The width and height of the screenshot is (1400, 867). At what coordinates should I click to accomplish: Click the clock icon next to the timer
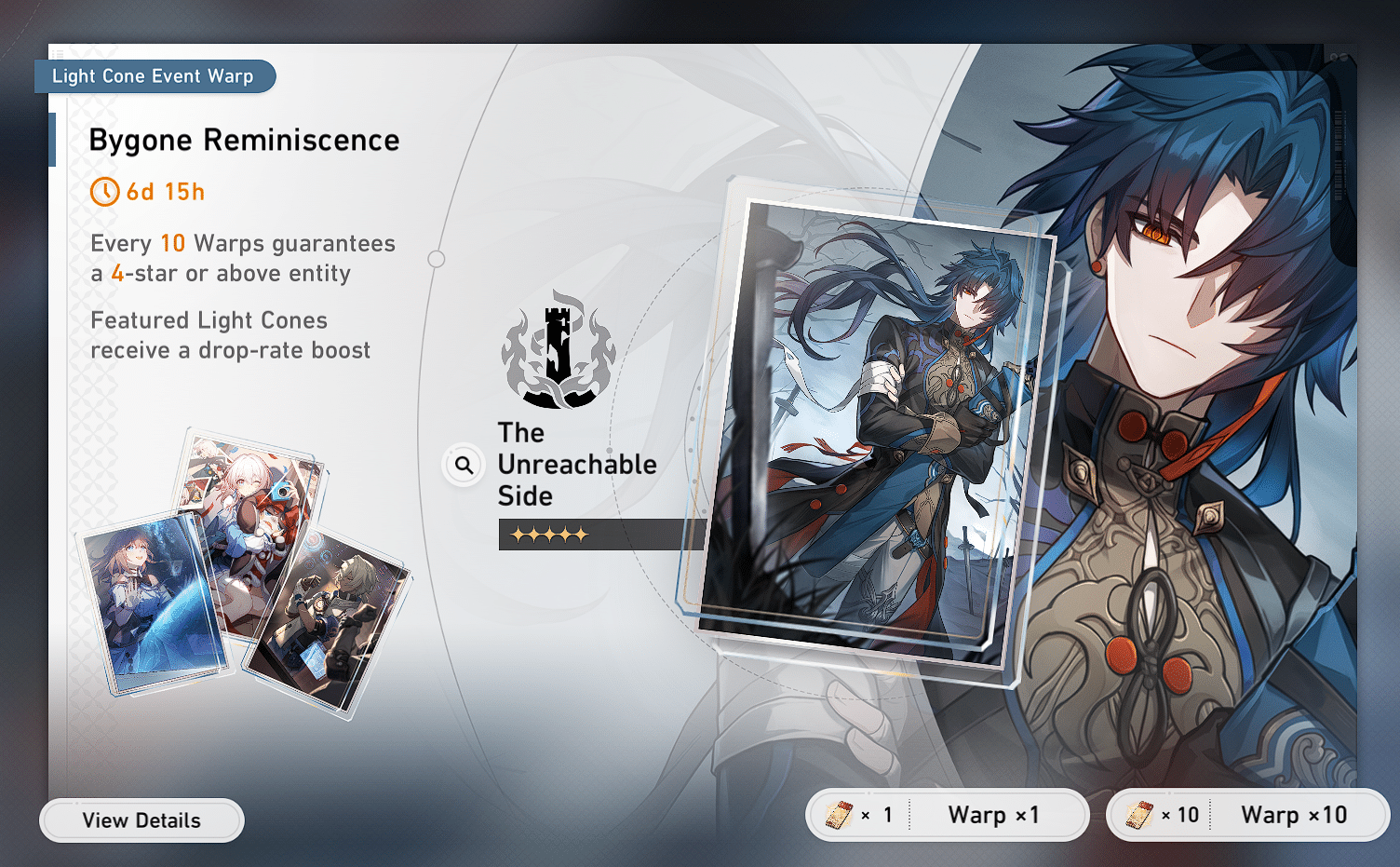point(103,192)
